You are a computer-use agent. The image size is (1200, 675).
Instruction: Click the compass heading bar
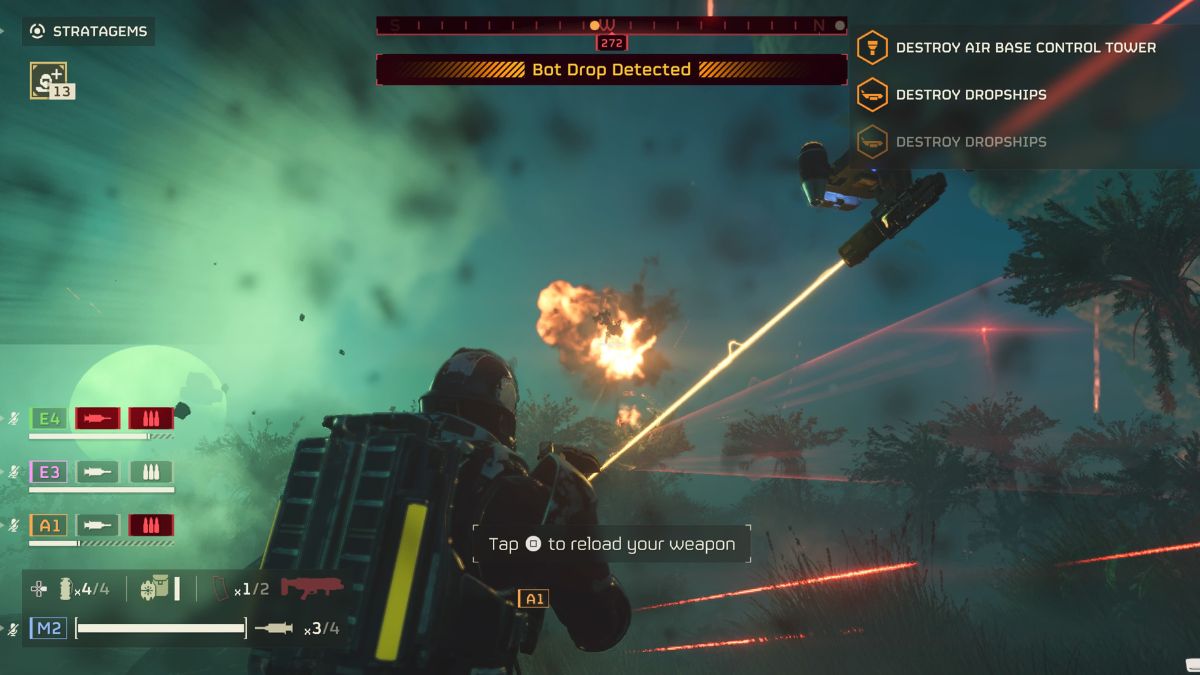point(611,25)
